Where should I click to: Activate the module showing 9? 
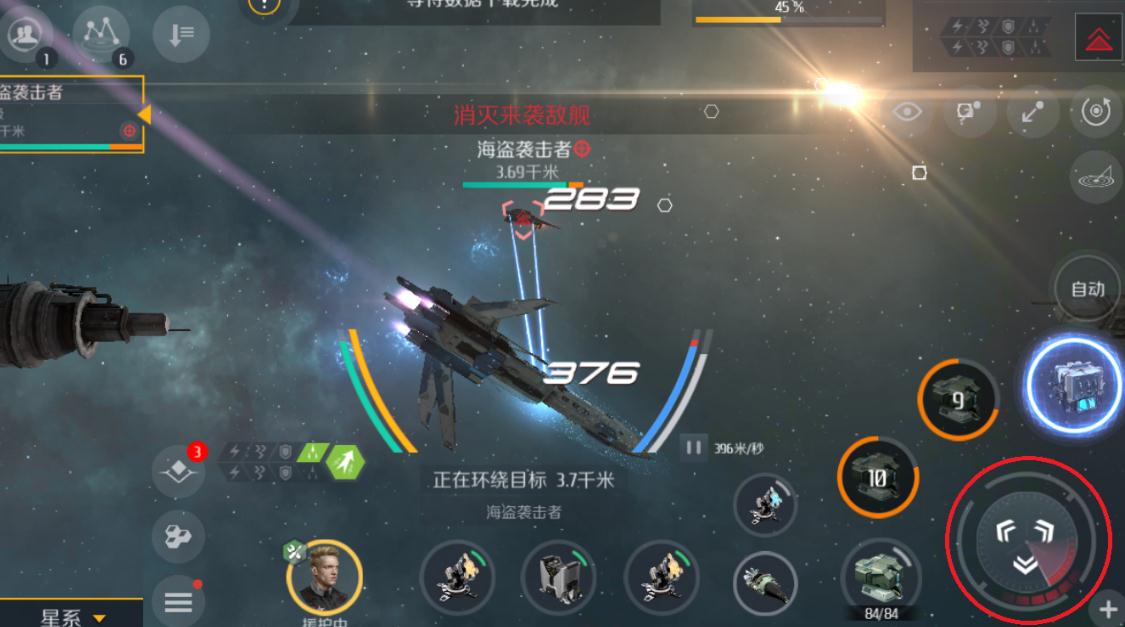957,401
